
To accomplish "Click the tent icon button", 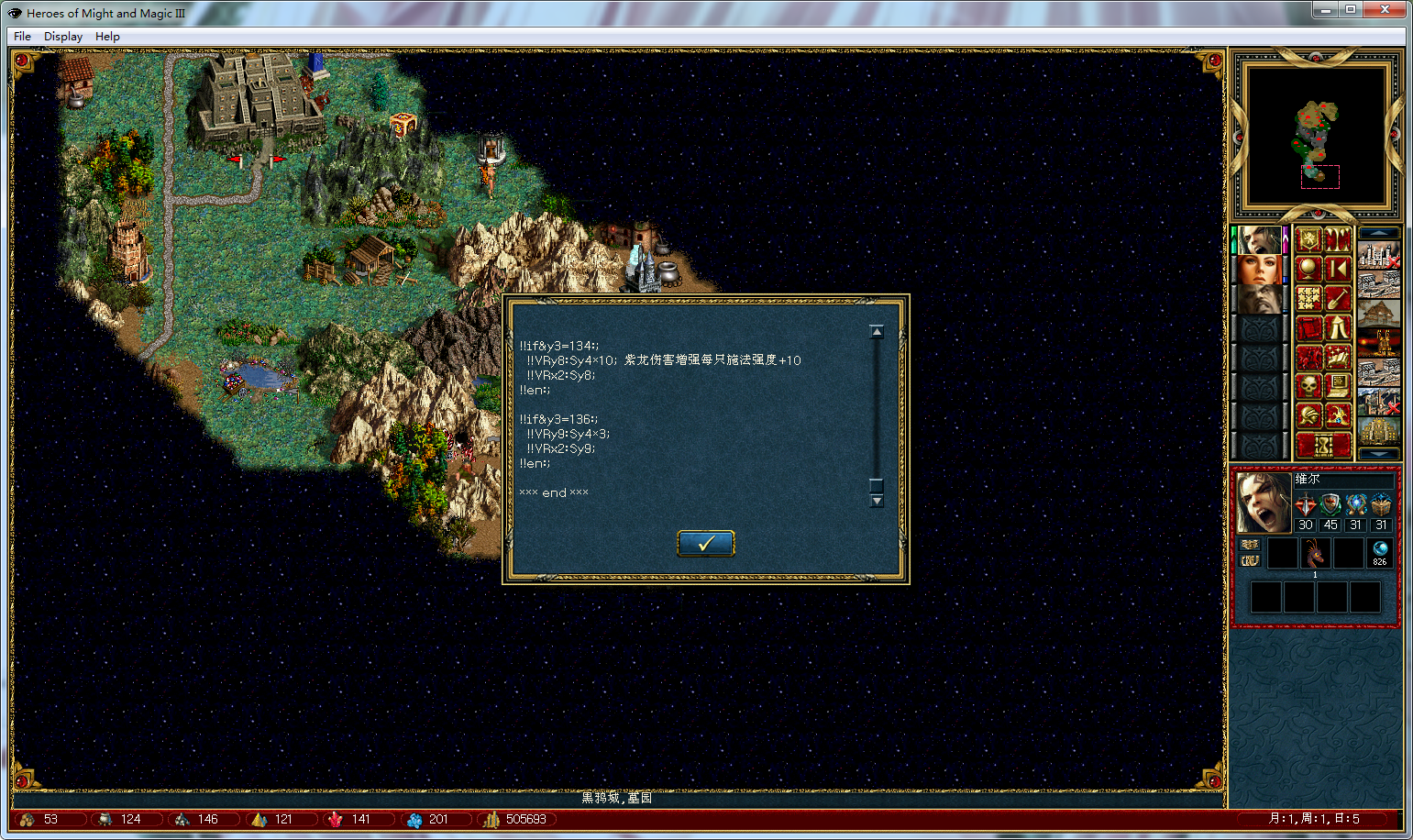I will tap(1338, 327).
